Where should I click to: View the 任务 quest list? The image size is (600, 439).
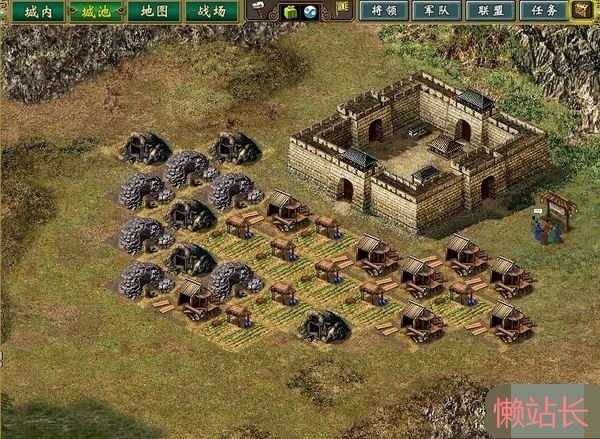pyautogui.click(x=542, y=12)
